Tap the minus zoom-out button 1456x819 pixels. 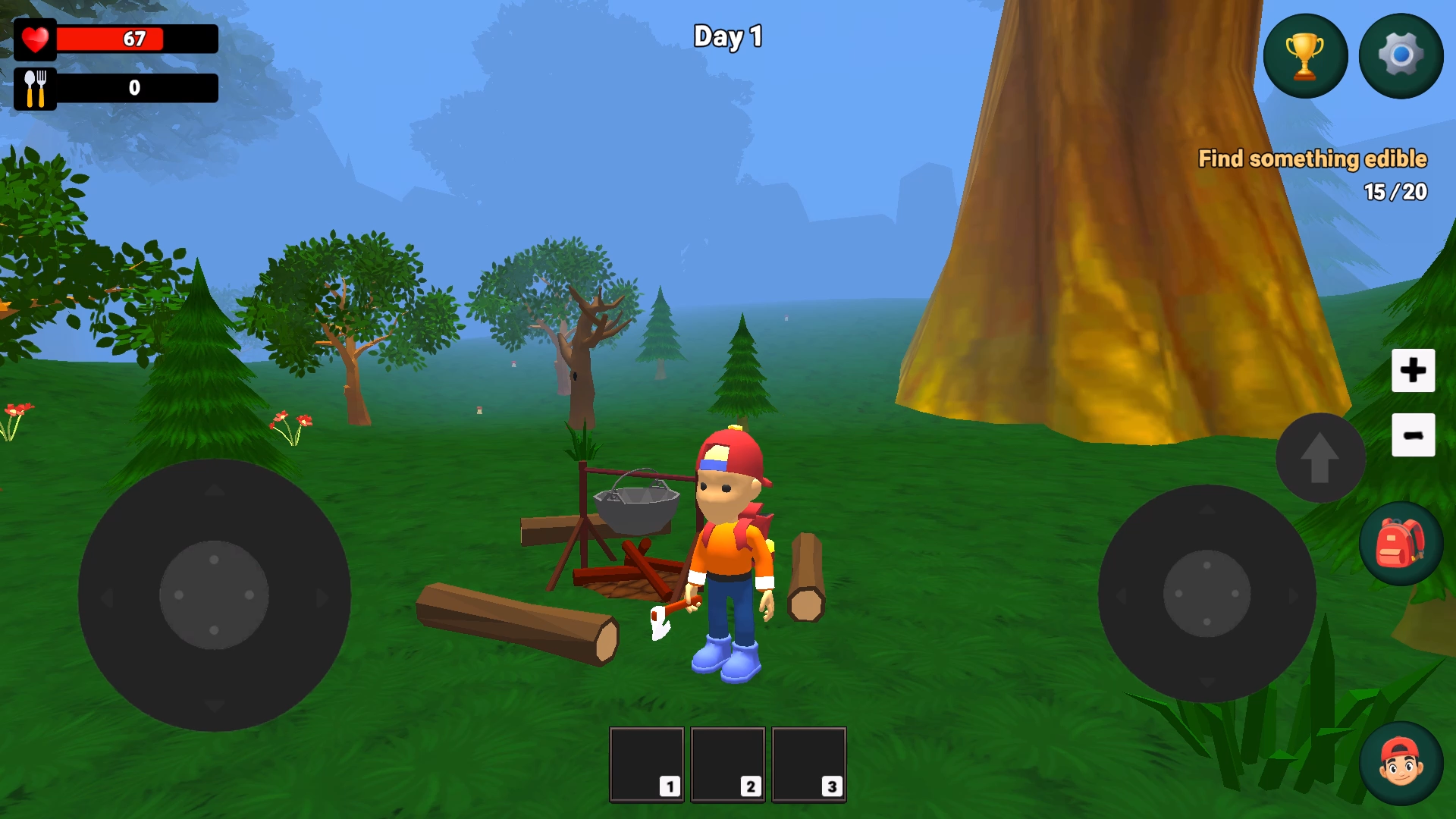pos(1413,435)
